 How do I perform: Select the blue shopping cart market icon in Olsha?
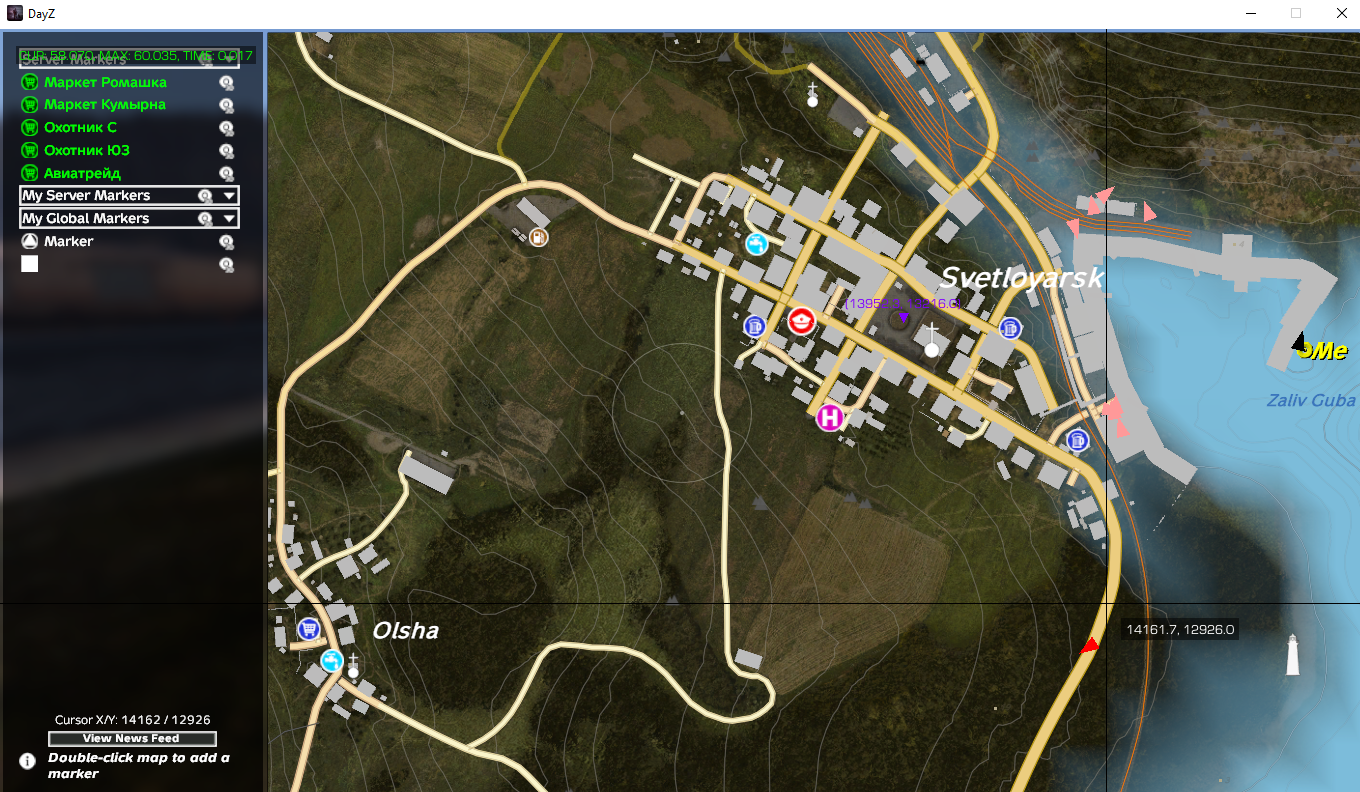click(309, 628)
